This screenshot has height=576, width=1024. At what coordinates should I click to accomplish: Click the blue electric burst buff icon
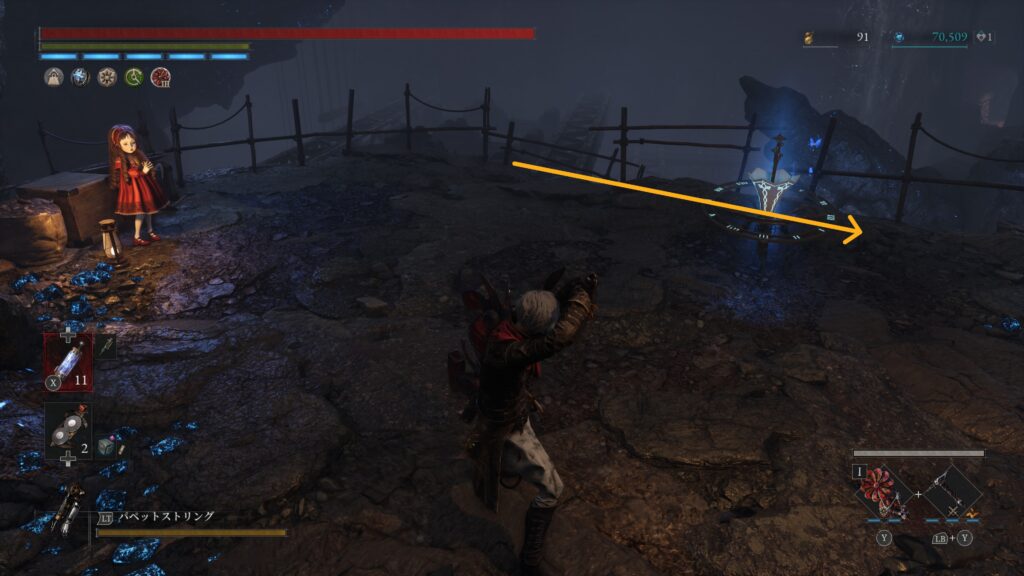pyautogui.click(x=80, y=77)
